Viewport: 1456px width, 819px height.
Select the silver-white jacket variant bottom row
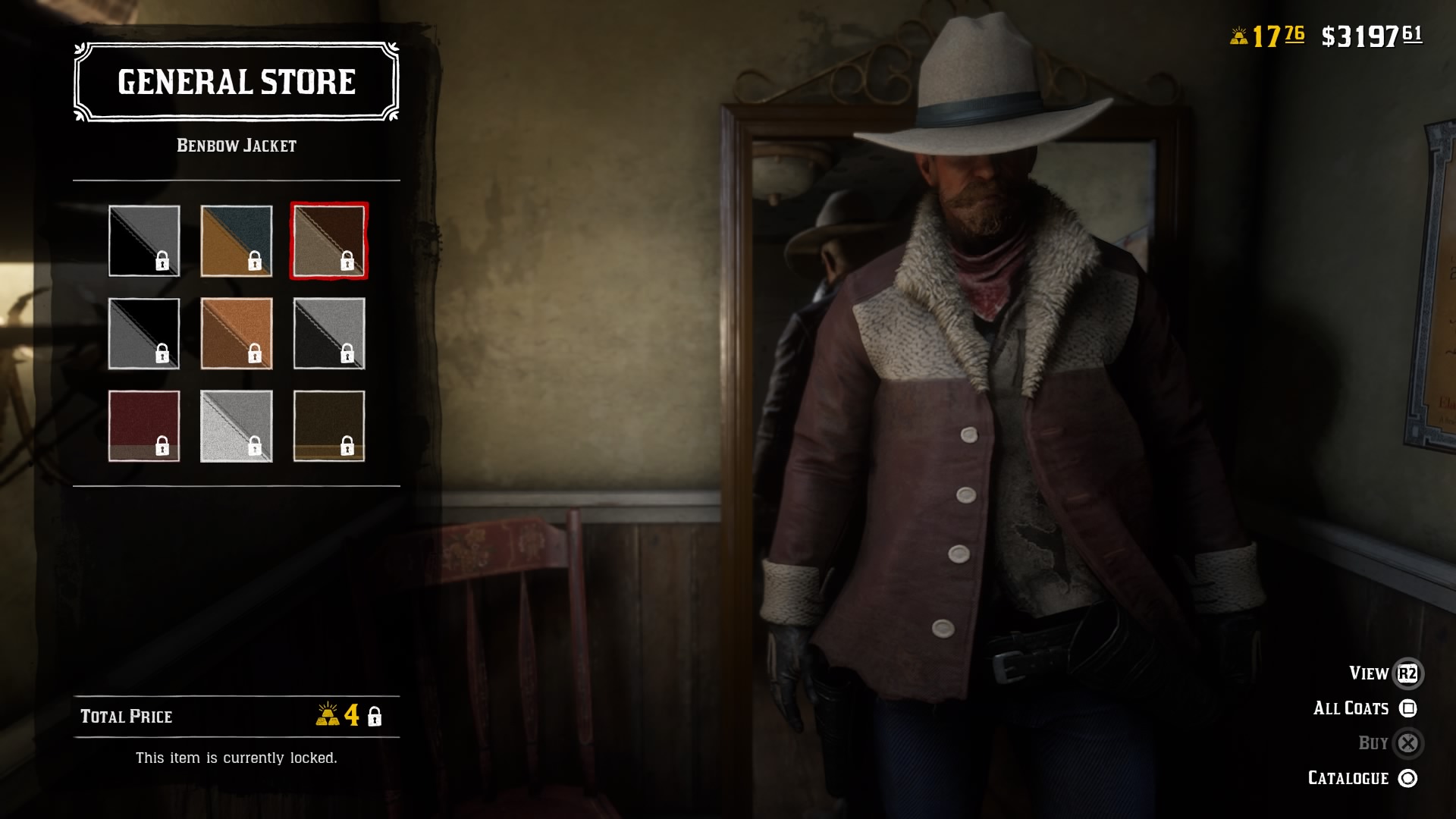click(x=237, y=427)
